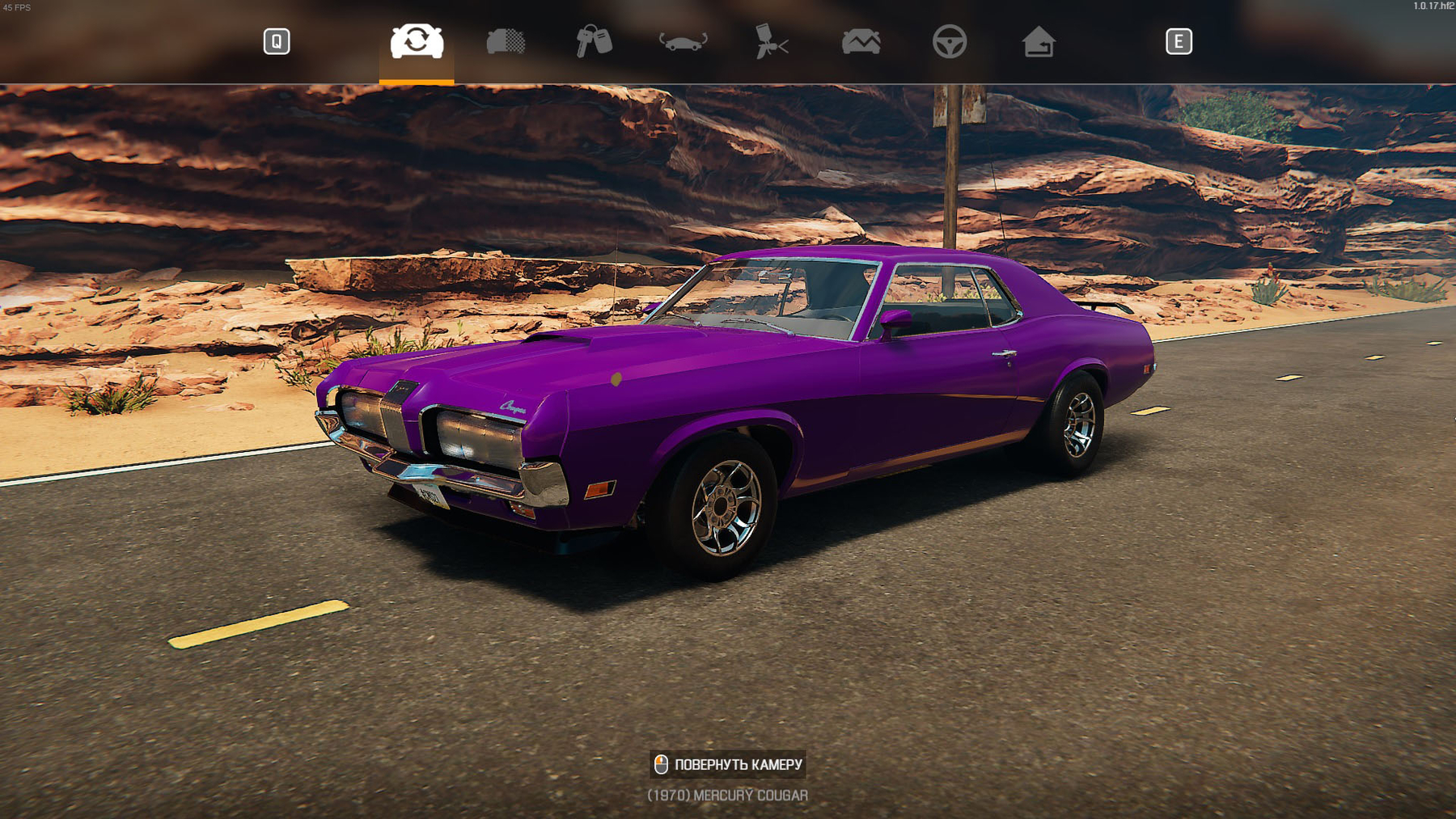
Task: Switch to the car graph tab
Action: pyautogui.click(x=861, y=41)
